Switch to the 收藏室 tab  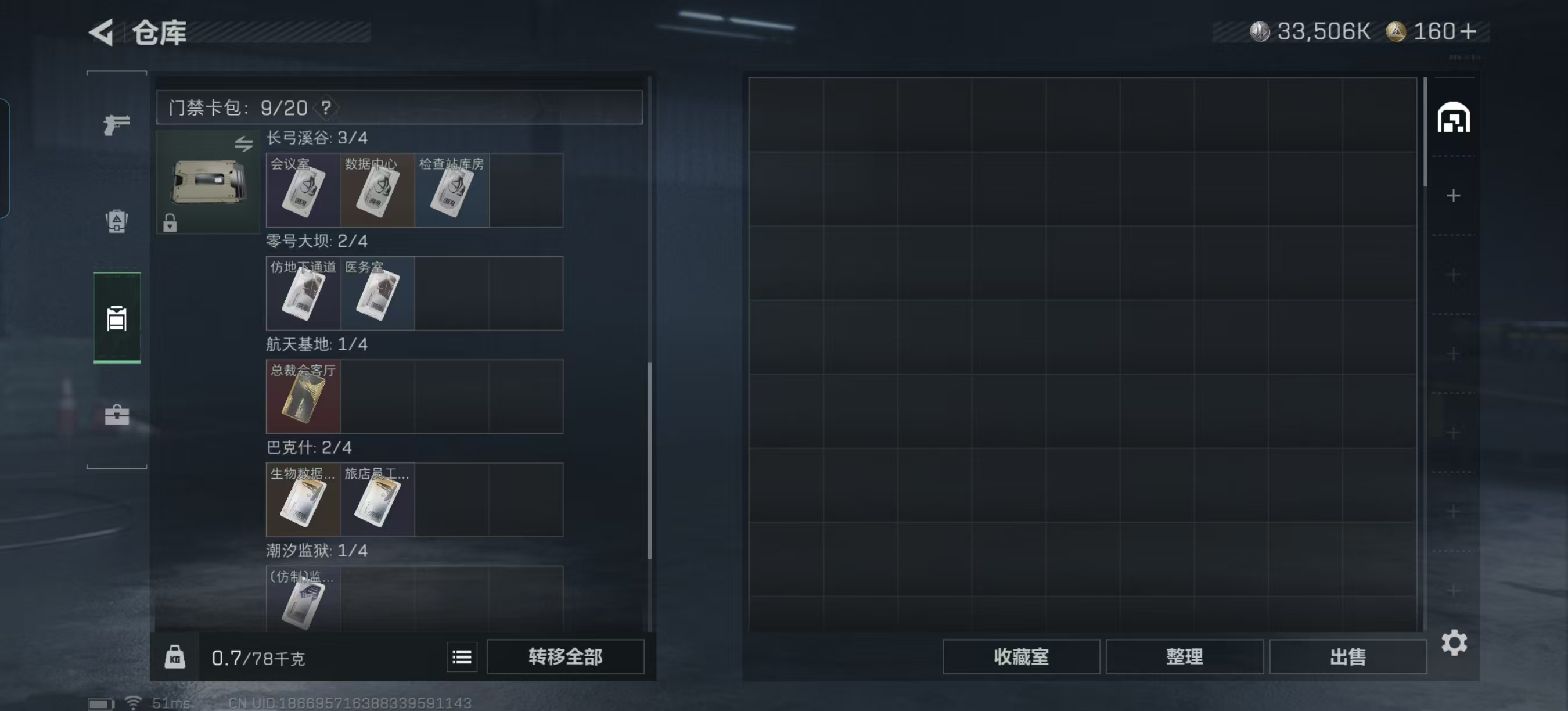click(1020, 657)
